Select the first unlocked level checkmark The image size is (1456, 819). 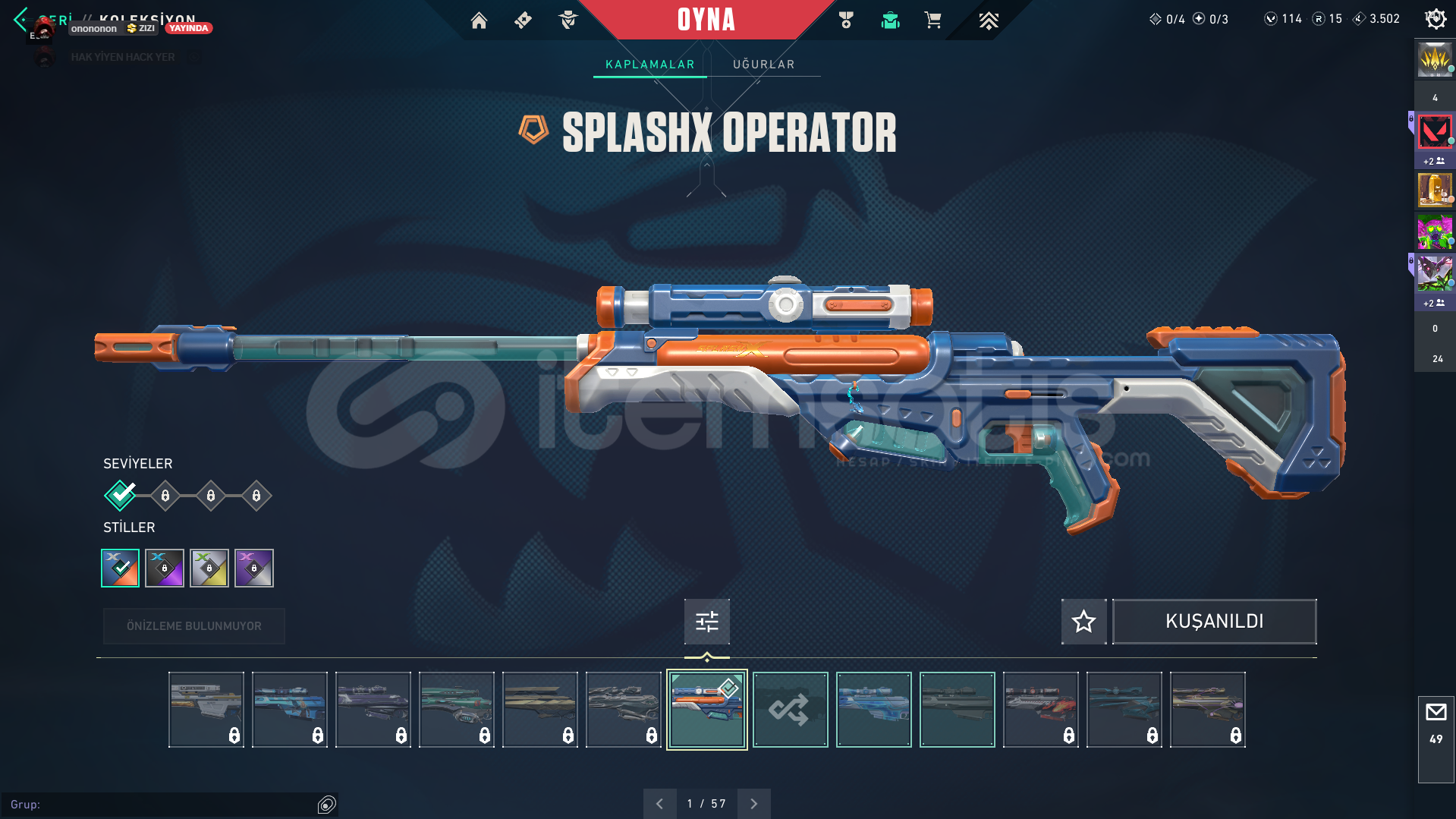click(120, 496)
